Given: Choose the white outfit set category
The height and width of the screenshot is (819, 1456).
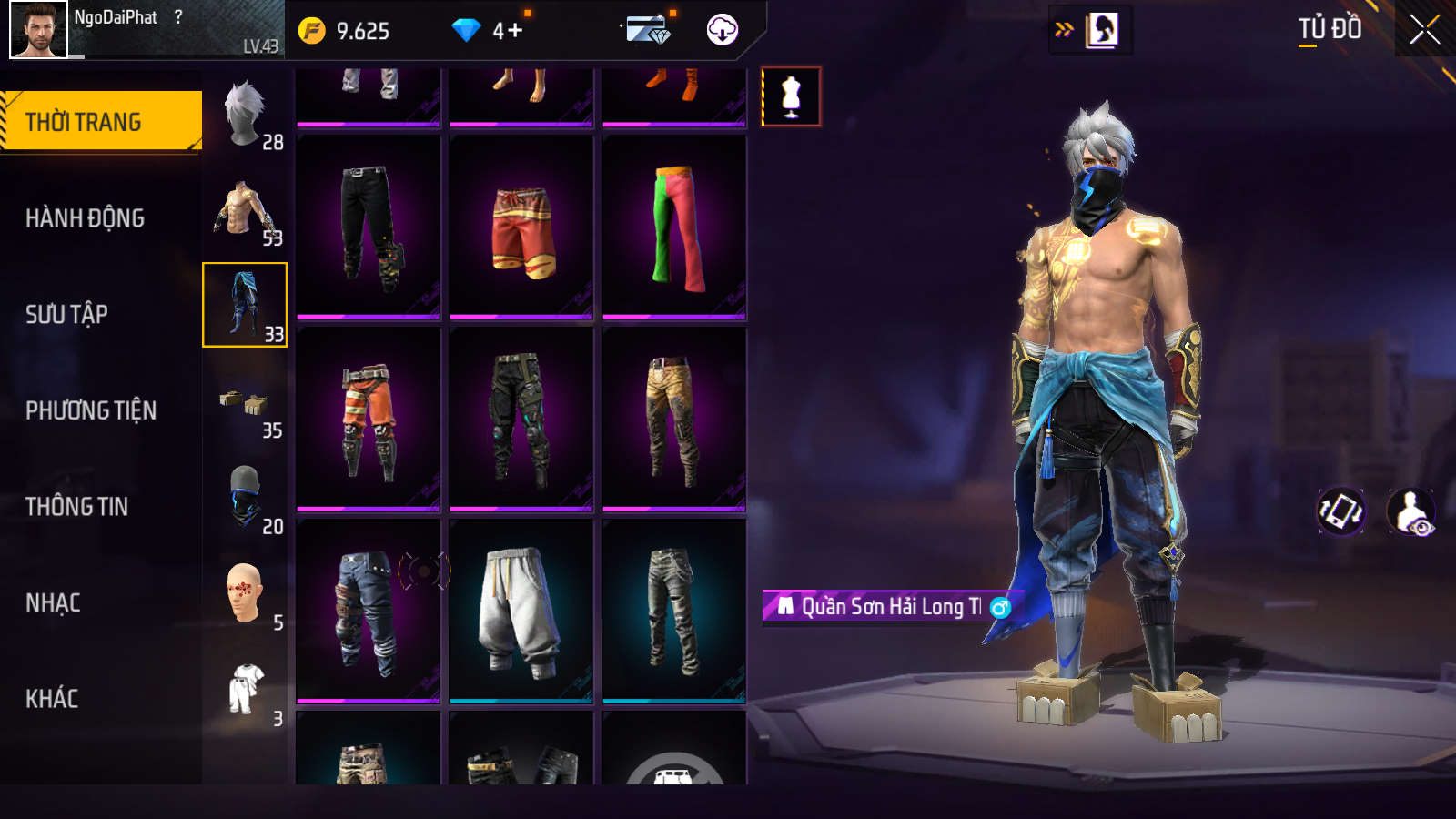Looking at the screenshot, I should coord(245,689).
